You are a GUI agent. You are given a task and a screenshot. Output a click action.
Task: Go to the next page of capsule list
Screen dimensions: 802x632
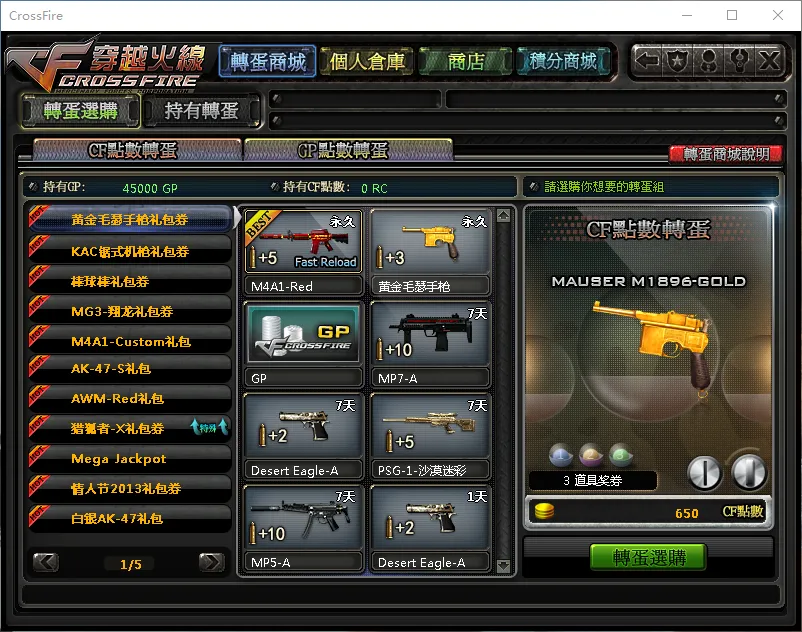211,562
